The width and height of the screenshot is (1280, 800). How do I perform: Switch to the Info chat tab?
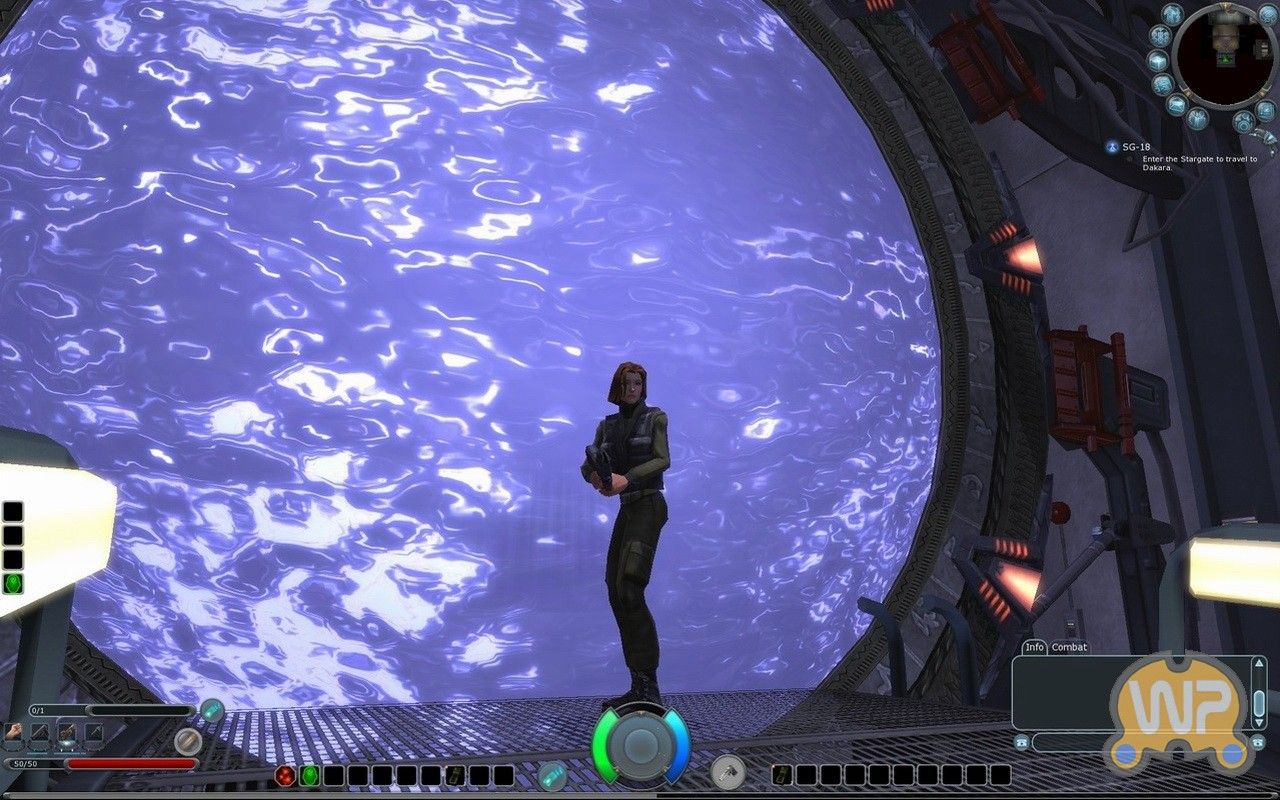[1033, 647]
